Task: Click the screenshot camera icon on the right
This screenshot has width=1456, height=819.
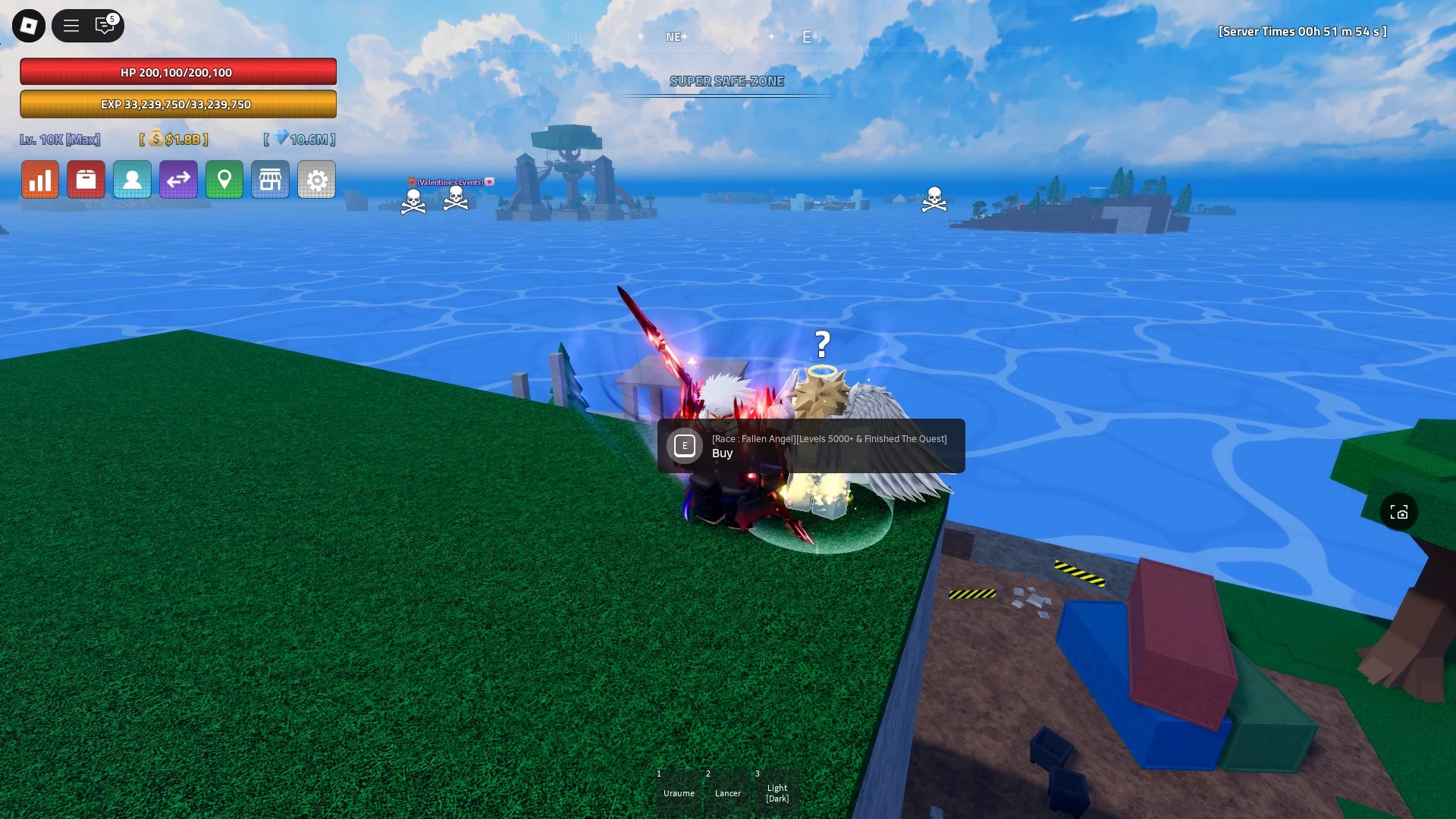Action: pyautogui.click(x=1401, y=512)
